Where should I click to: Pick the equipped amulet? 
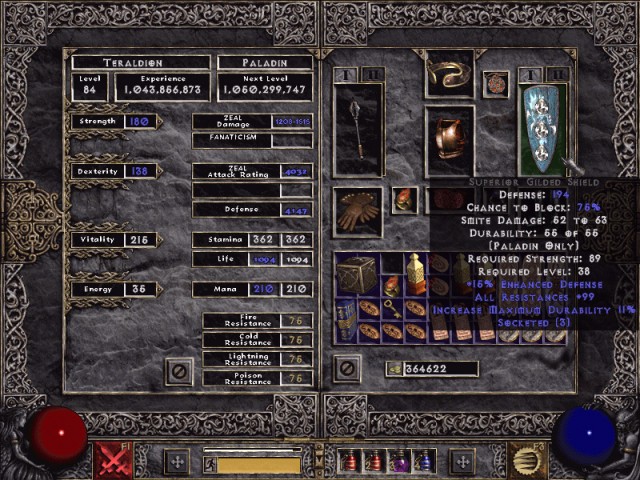[x=495, y=83]
